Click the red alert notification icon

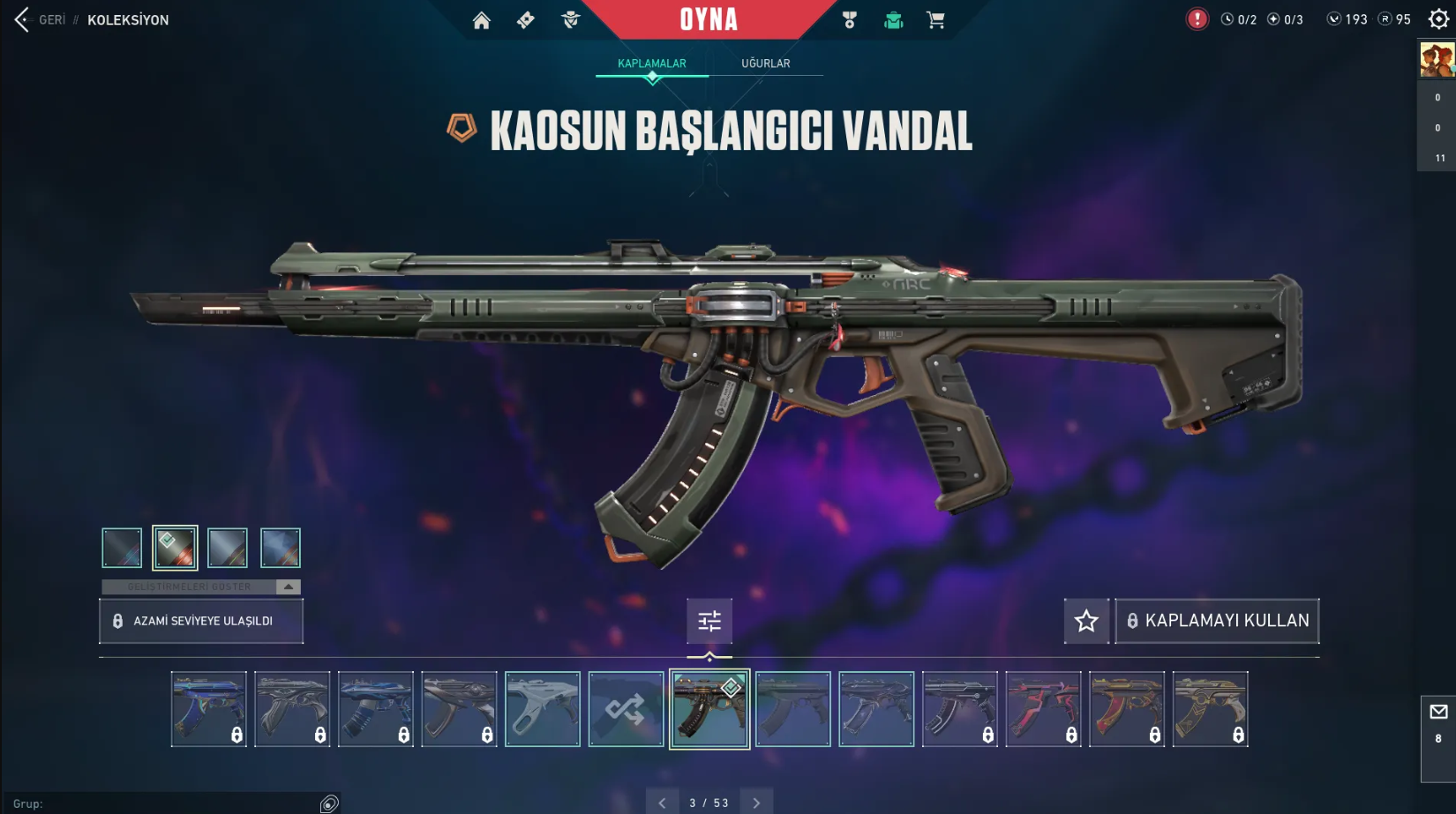(x=1197, y=19)
